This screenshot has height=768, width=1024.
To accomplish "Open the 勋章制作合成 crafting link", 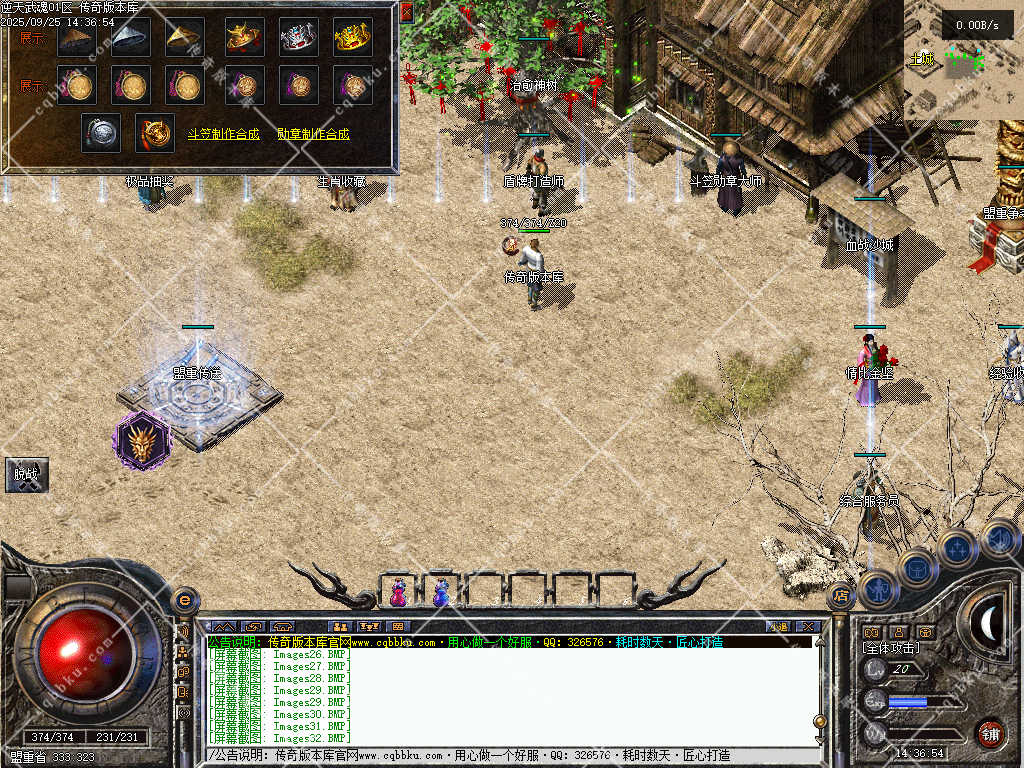I will [313, 133].
